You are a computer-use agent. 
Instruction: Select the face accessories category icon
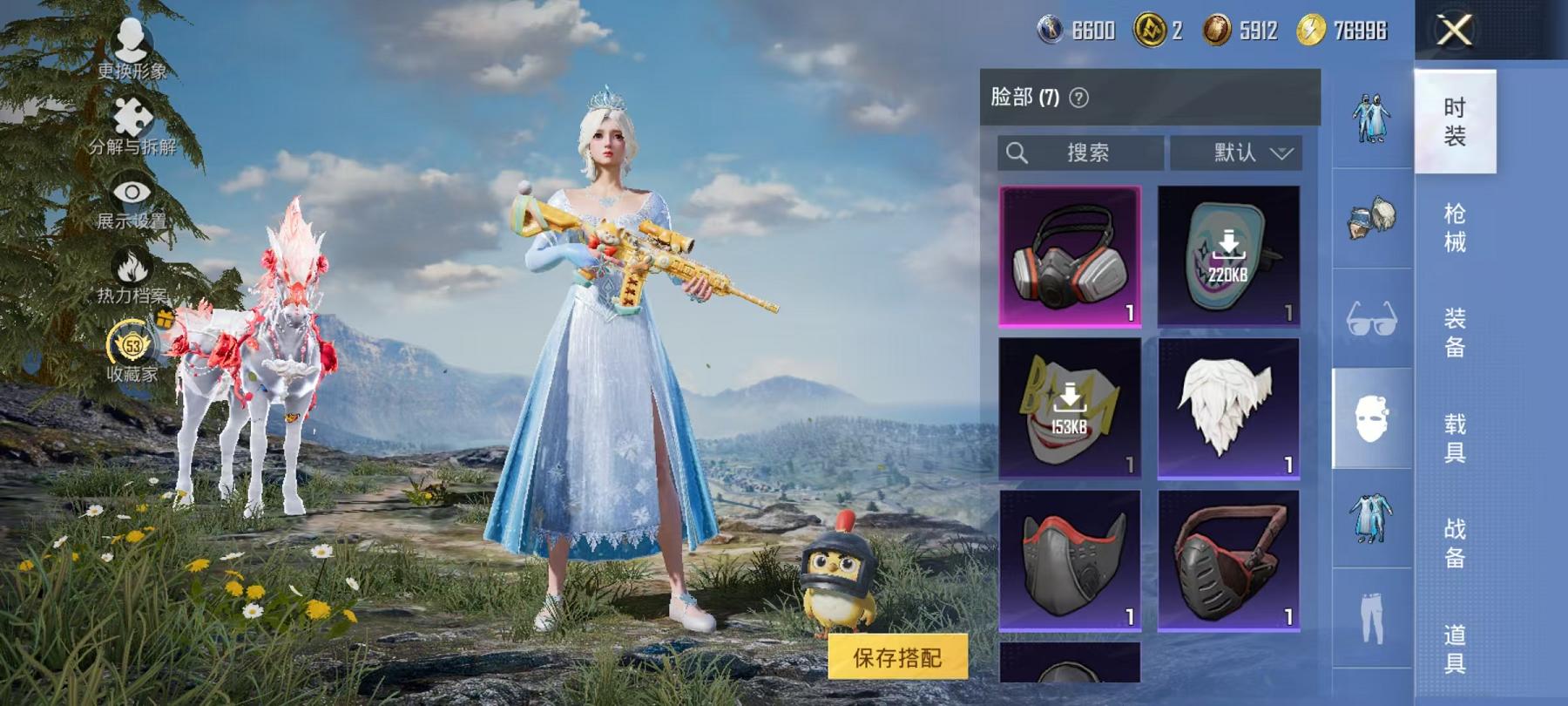(x=1370, y=419)
